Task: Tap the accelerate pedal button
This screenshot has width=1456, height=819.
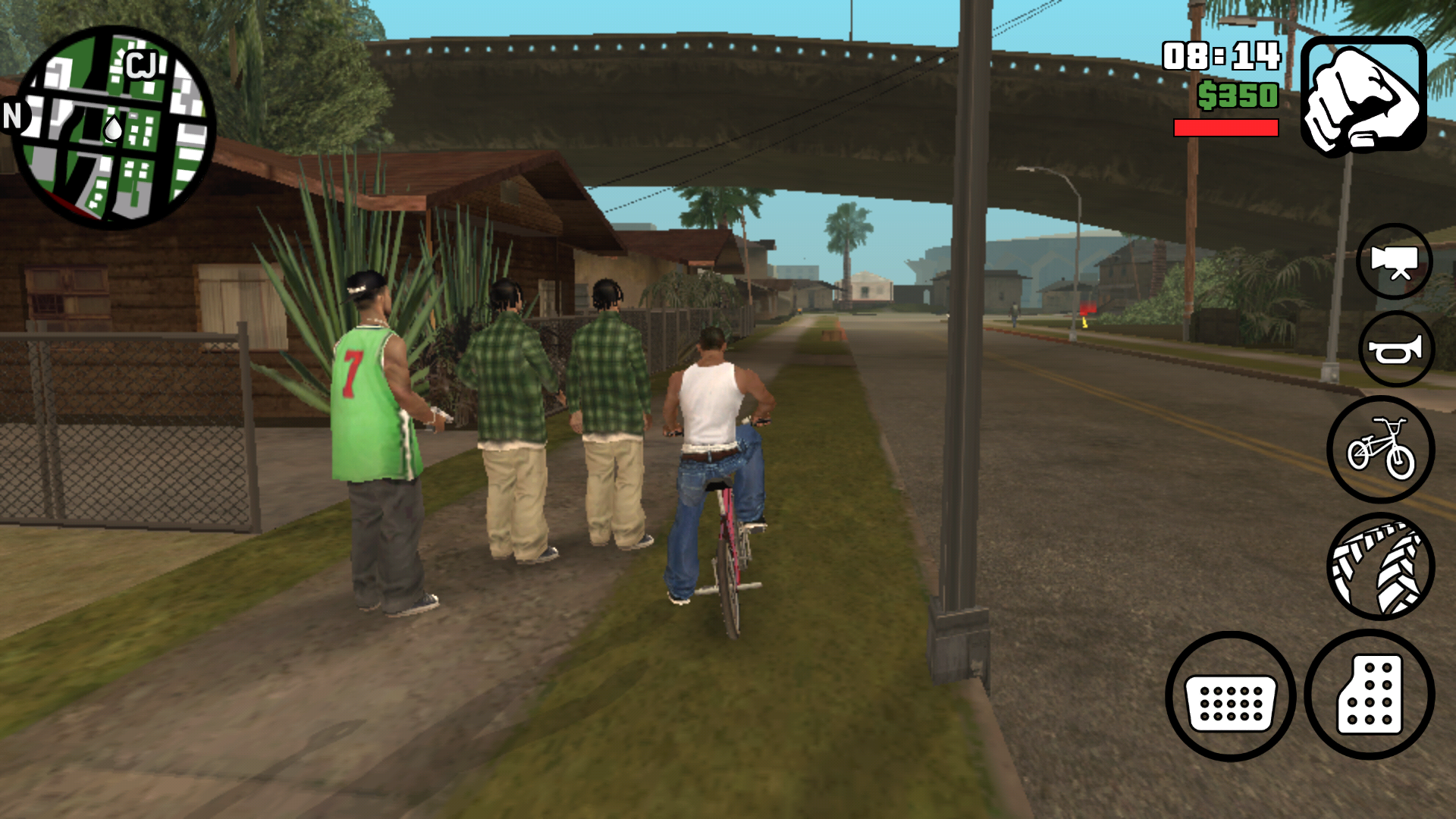Action: coord(1370,695)
